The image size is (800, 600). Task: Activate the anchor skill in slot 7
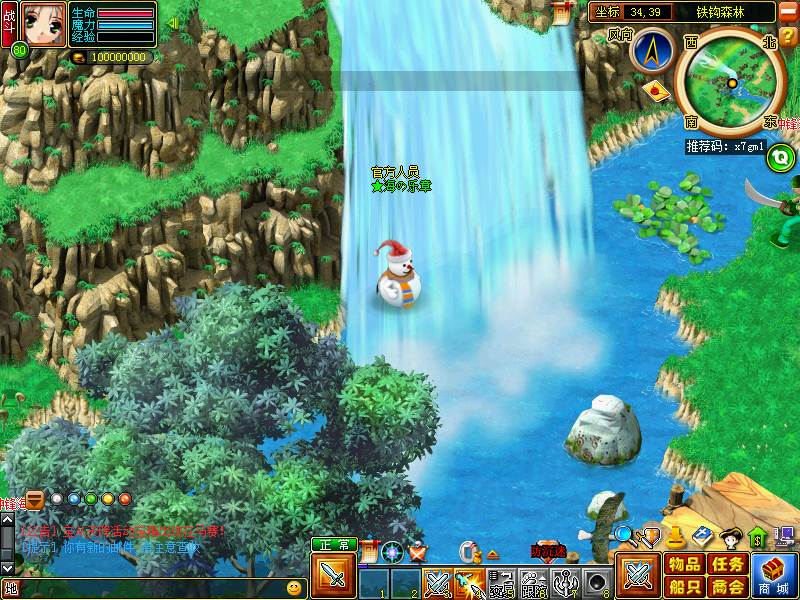tap(566, 582)
